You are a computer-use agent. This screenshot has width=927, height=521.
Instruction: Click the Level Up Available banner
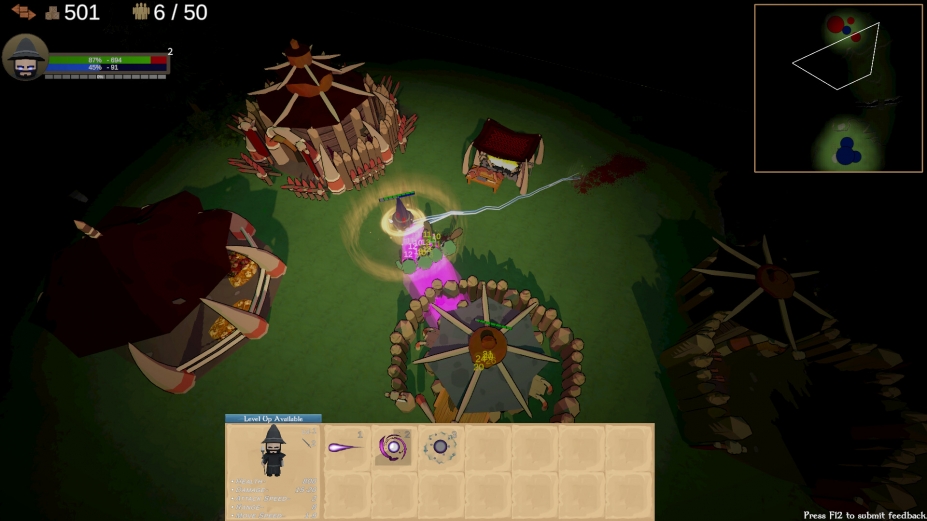tap(273, 418)
